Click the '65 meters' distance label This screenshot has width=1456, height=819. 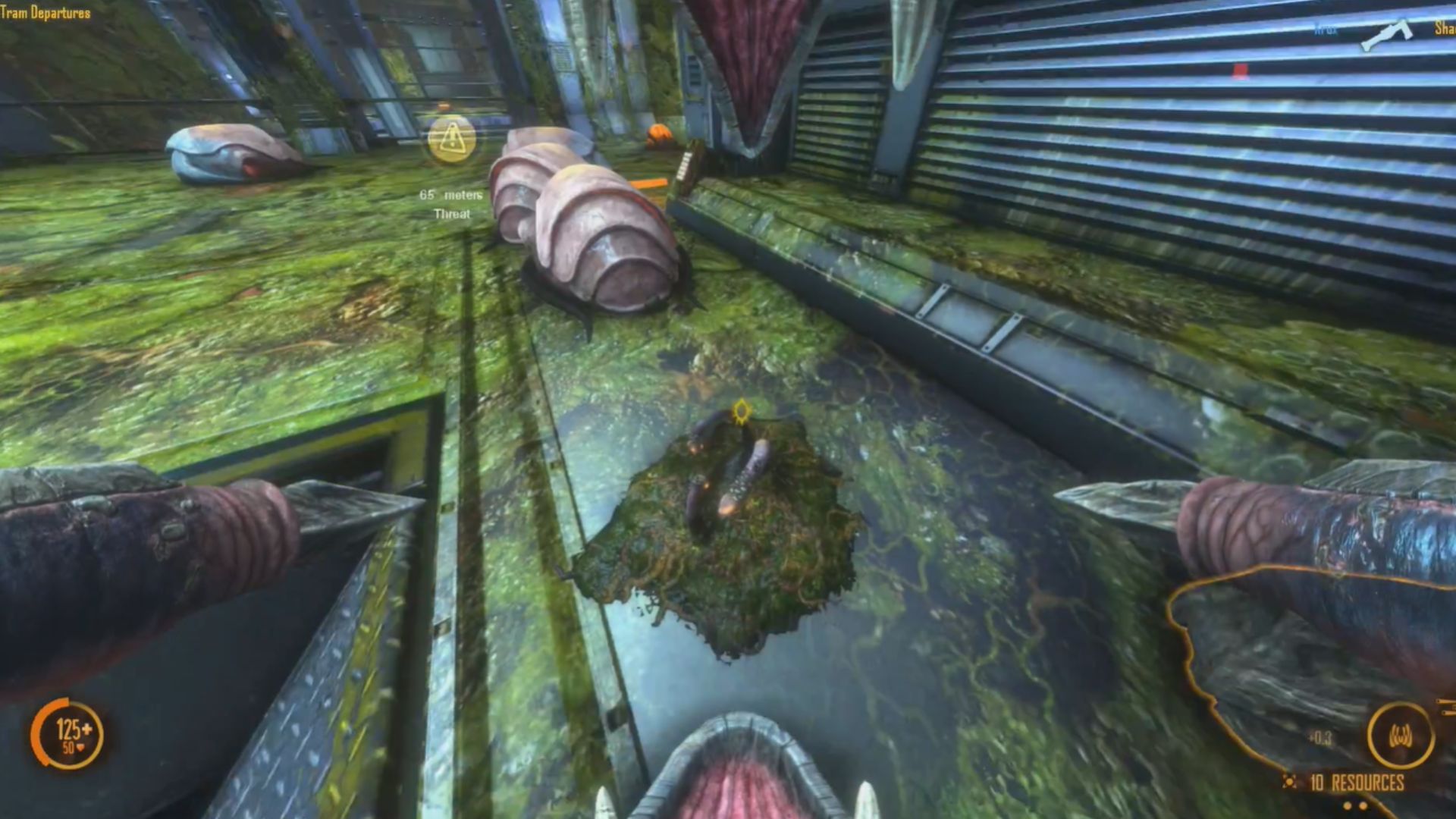point(450,195)
